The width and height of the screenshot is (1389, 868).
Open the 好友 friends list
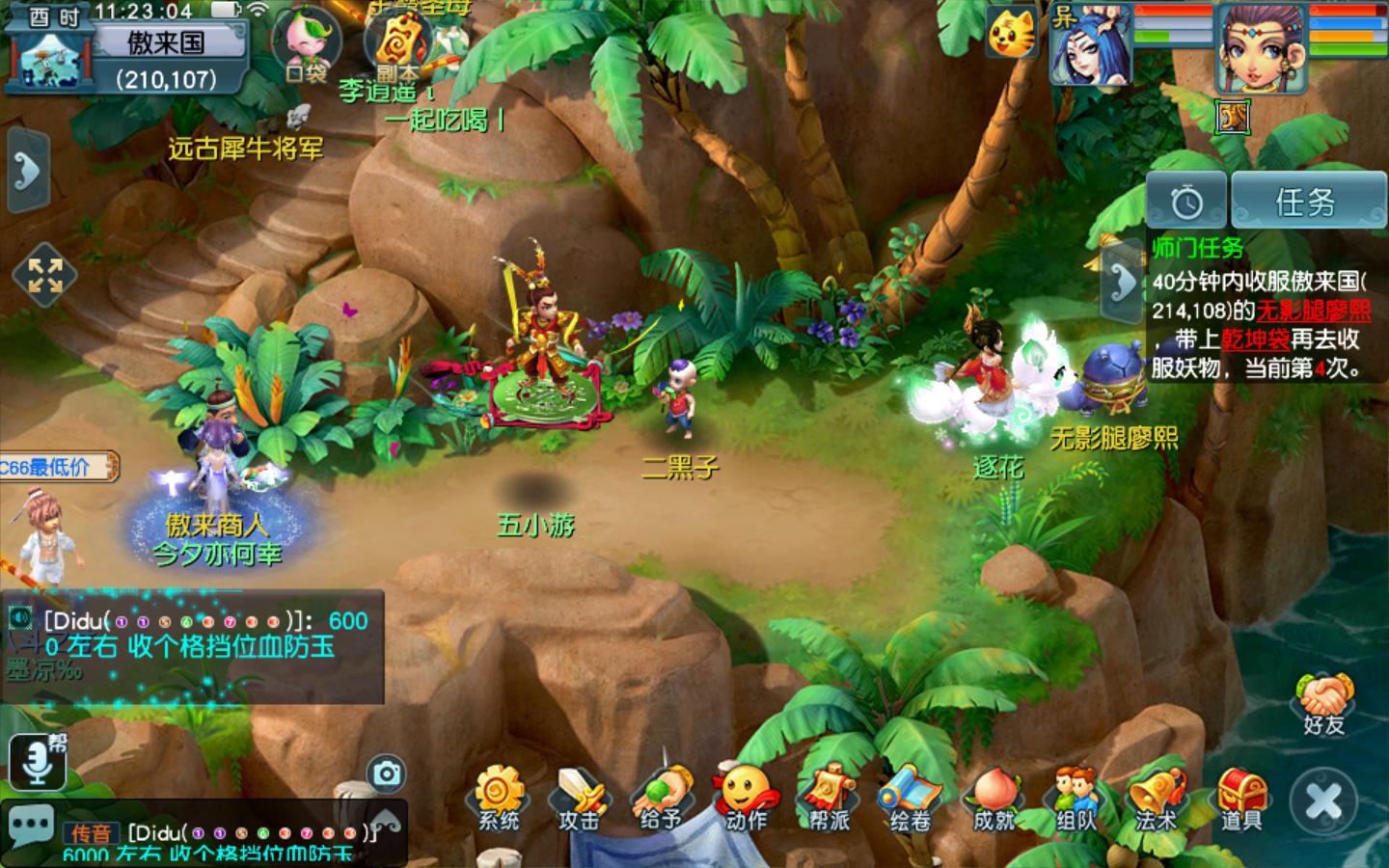coord(1323,705)
